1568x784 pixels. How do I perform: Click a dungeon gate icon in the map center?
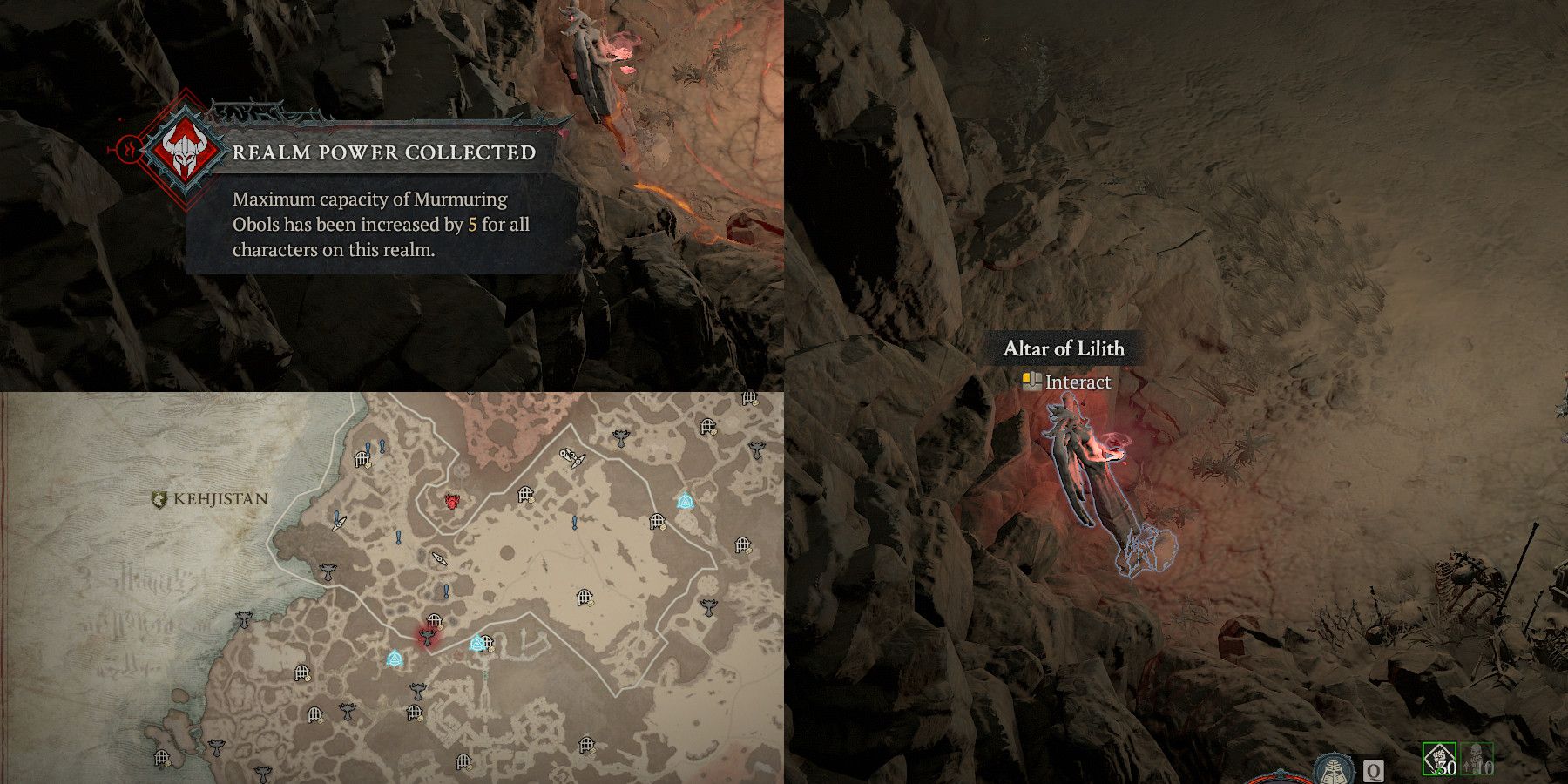tap(584, 597)
